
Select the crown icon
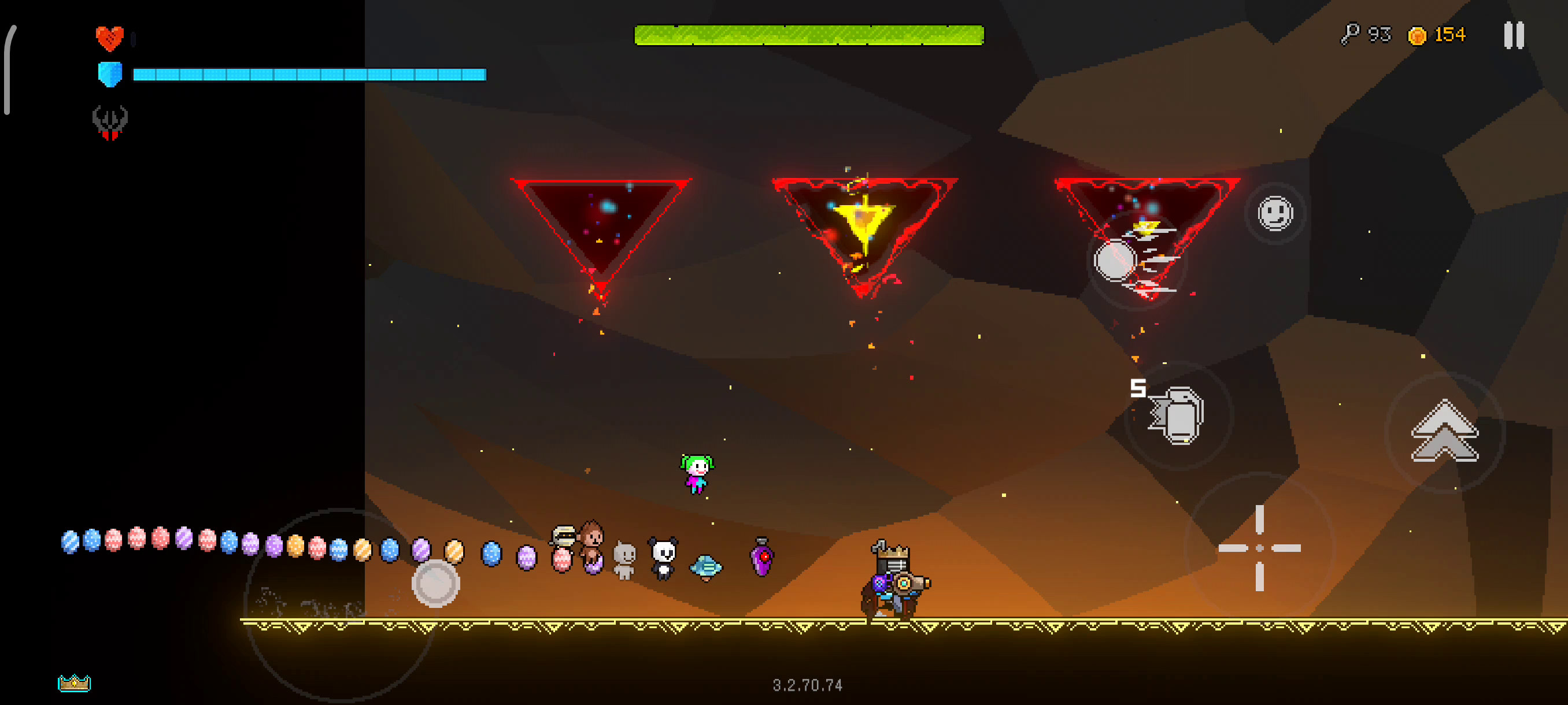tap(74, 682)
